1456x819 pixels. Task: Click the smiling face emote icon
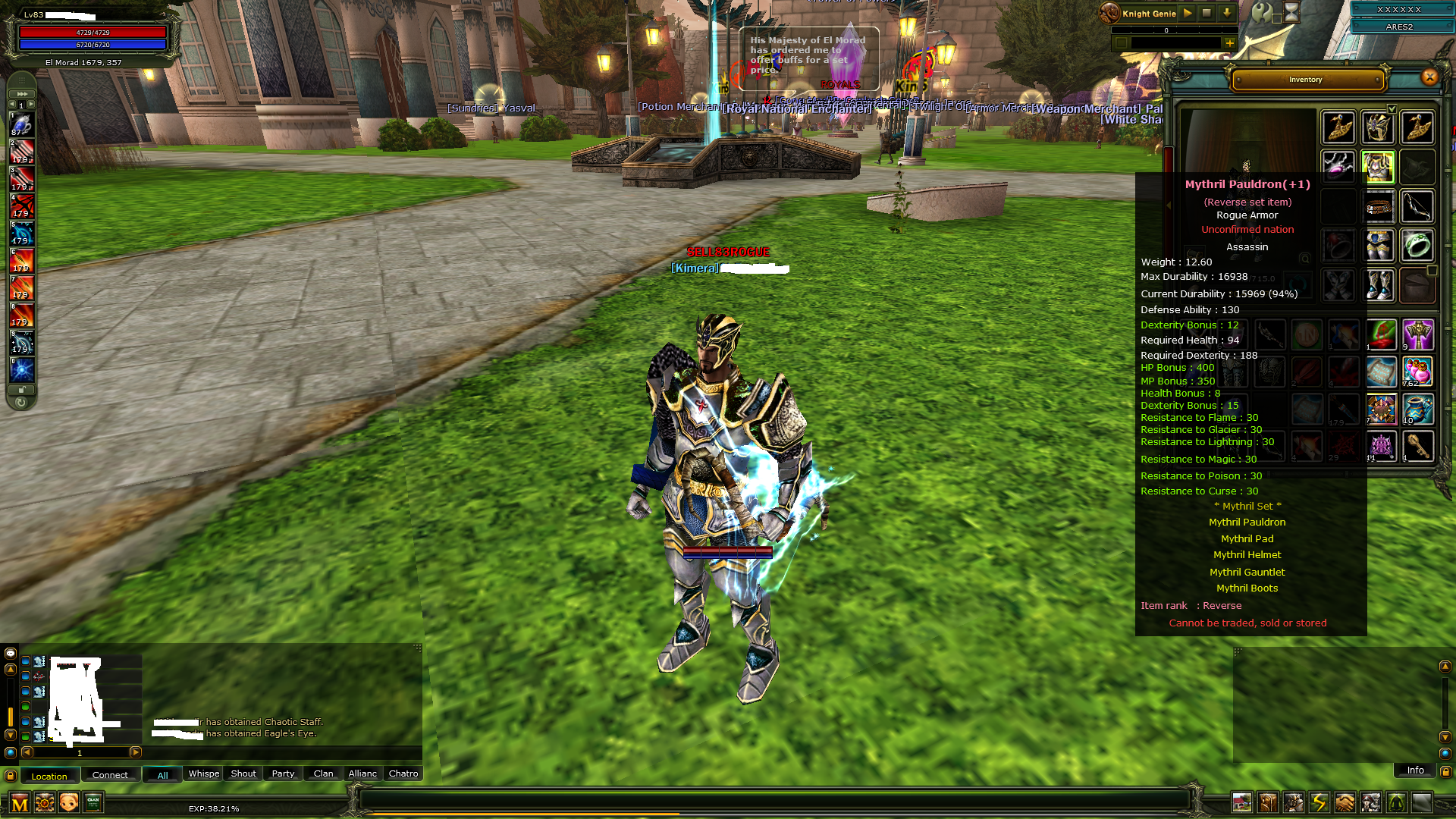tap(68, 802)
